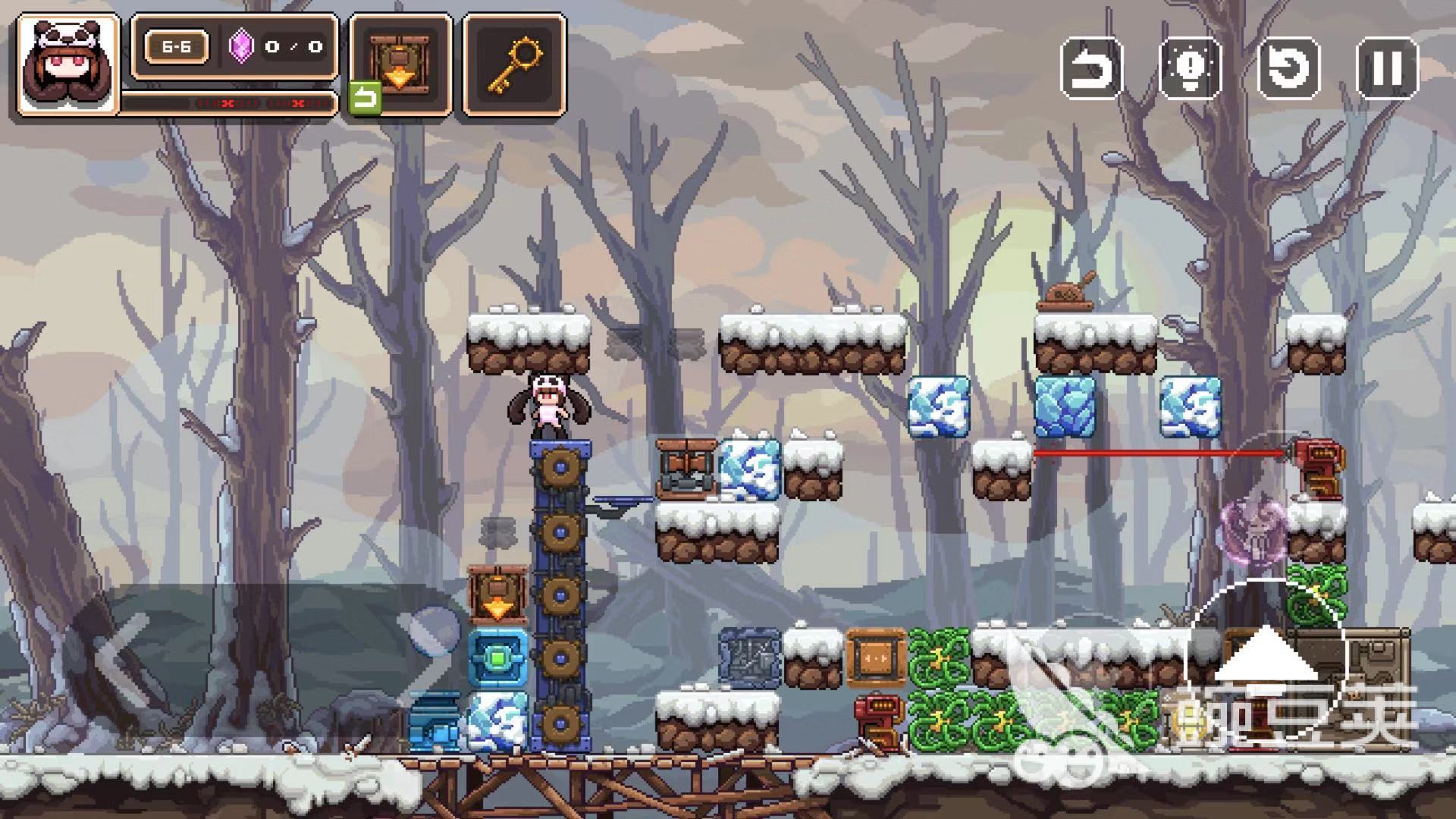
Task: Undo the last move
Action: pyautogui.click(x=1091, y=68)
